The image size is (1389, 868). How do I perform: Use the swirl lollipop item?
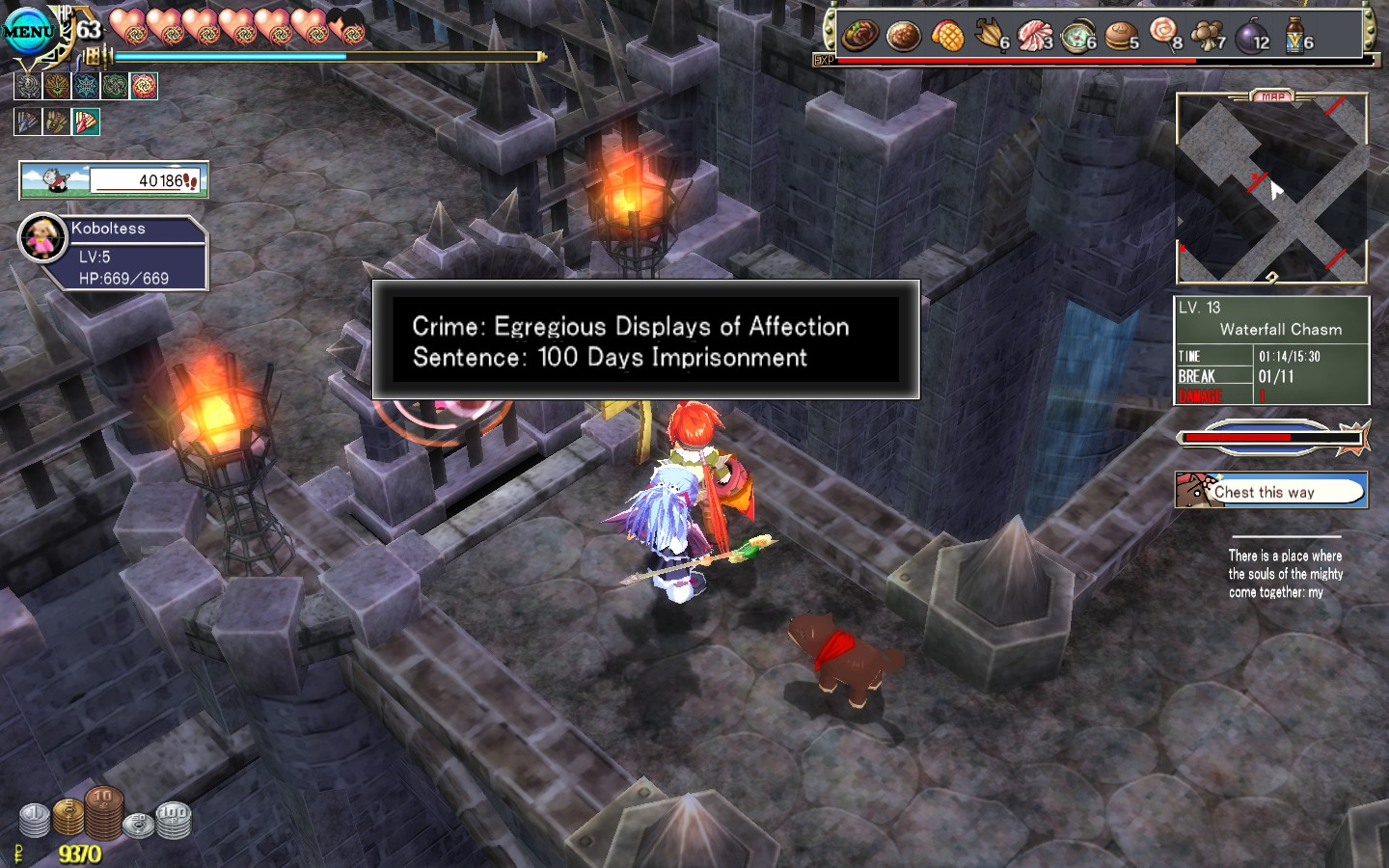1165,35
